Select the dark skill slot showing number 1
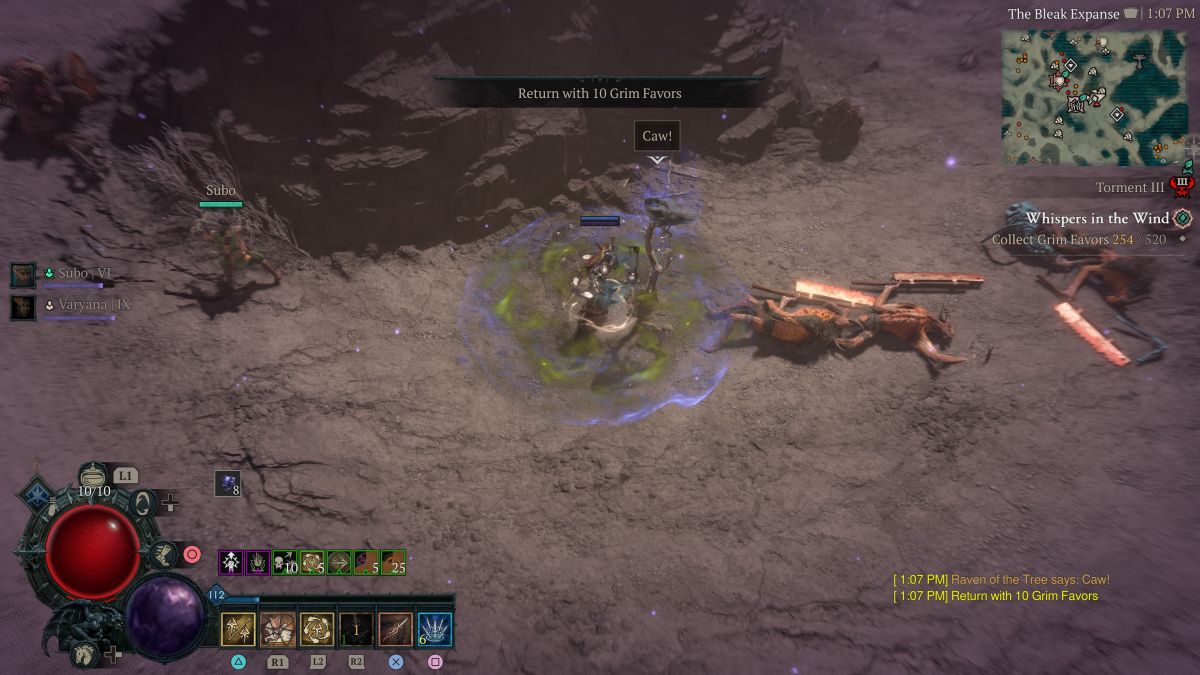1200x675 pixels. [356, 630]
